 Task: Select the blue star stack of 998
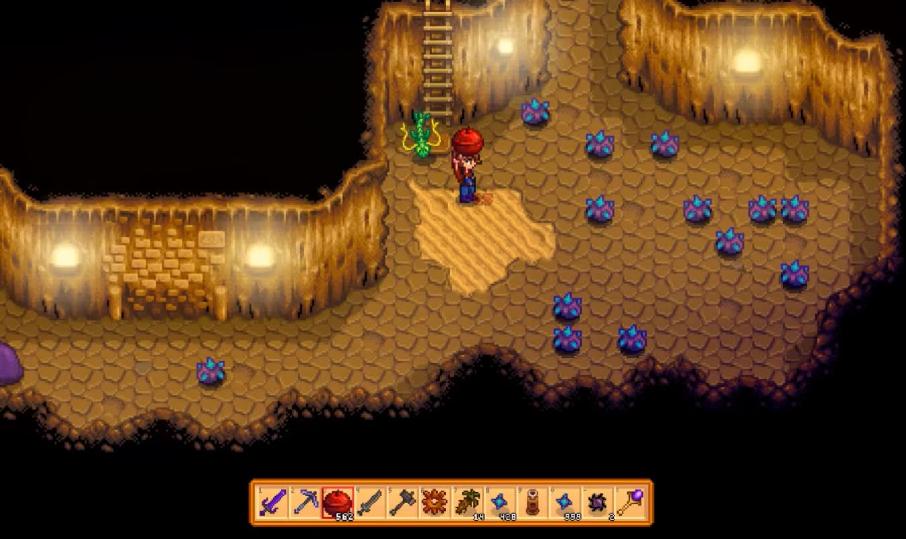[565, 502]
